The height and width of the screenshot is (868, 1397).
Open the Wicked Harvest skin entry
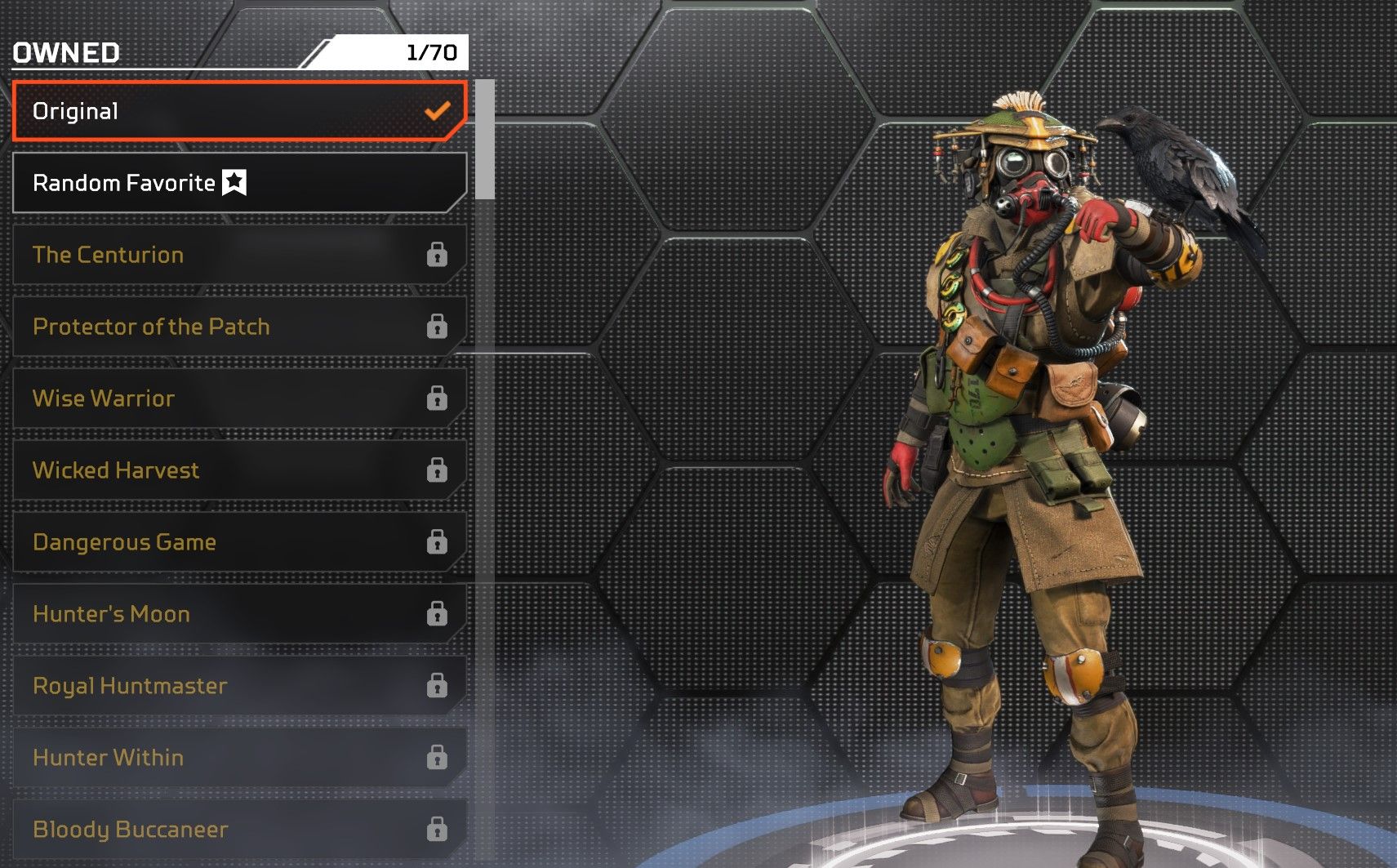click(239, 470)
